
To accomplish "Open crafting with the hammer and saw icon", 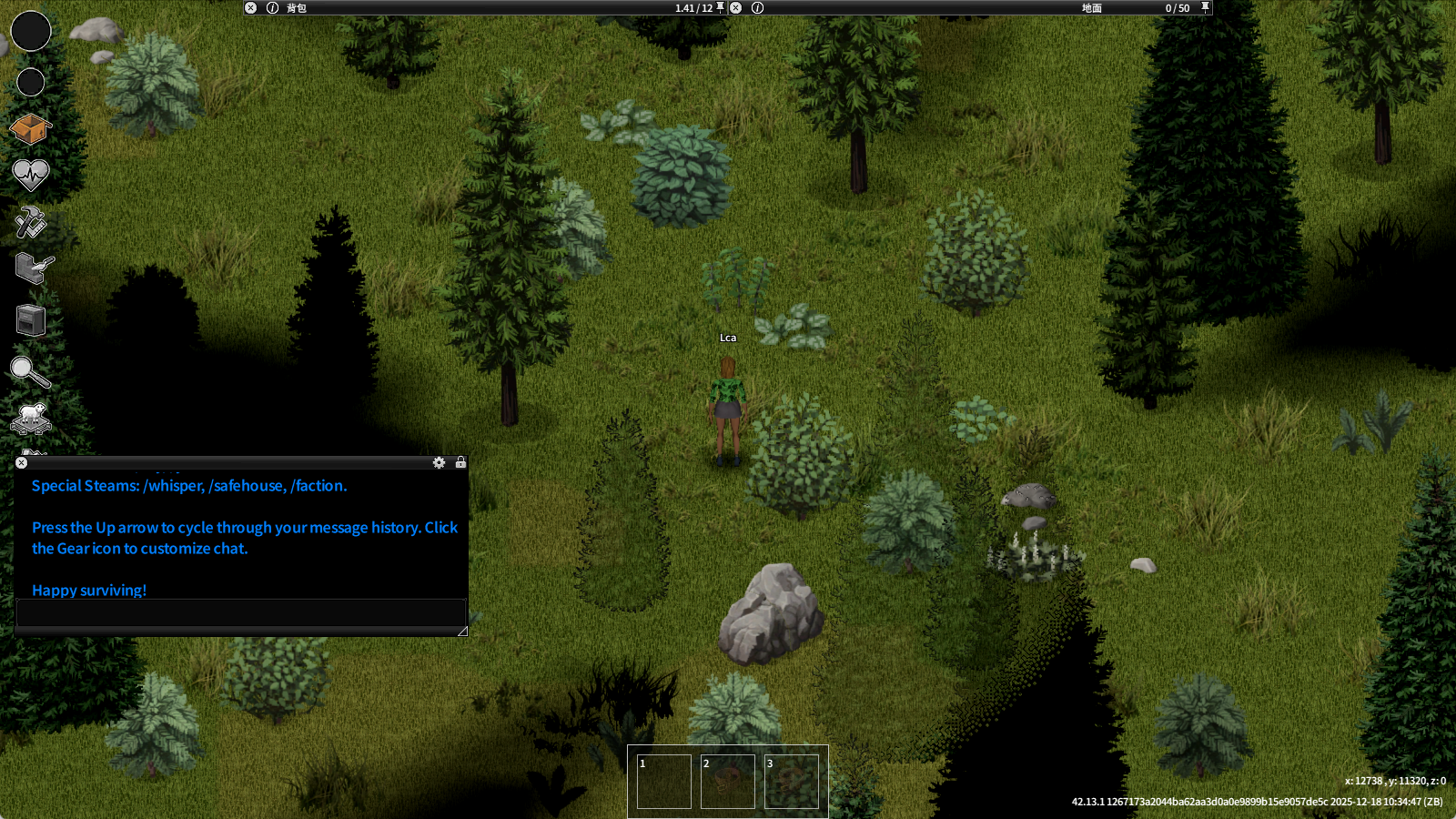I will tap(30, 221).
